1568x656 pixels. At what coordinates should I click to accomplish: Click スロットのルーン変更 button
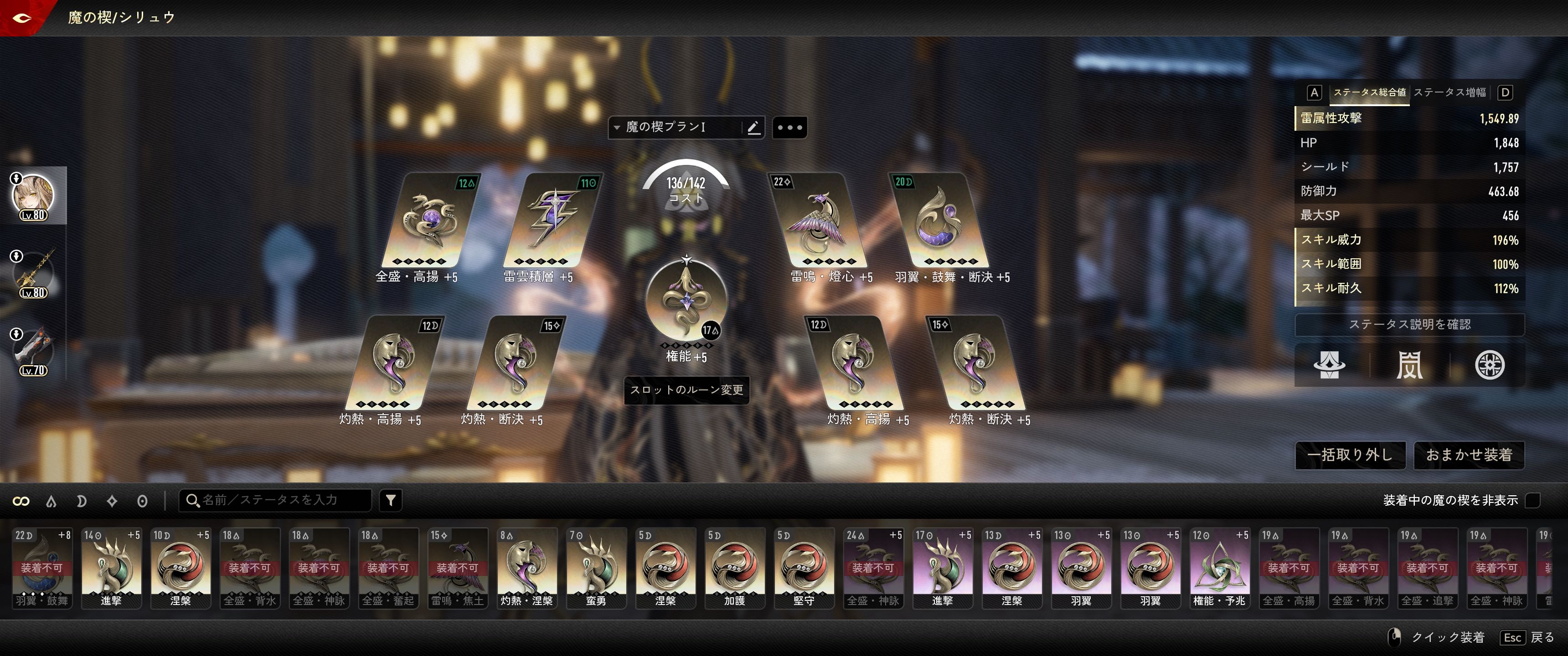686,390
